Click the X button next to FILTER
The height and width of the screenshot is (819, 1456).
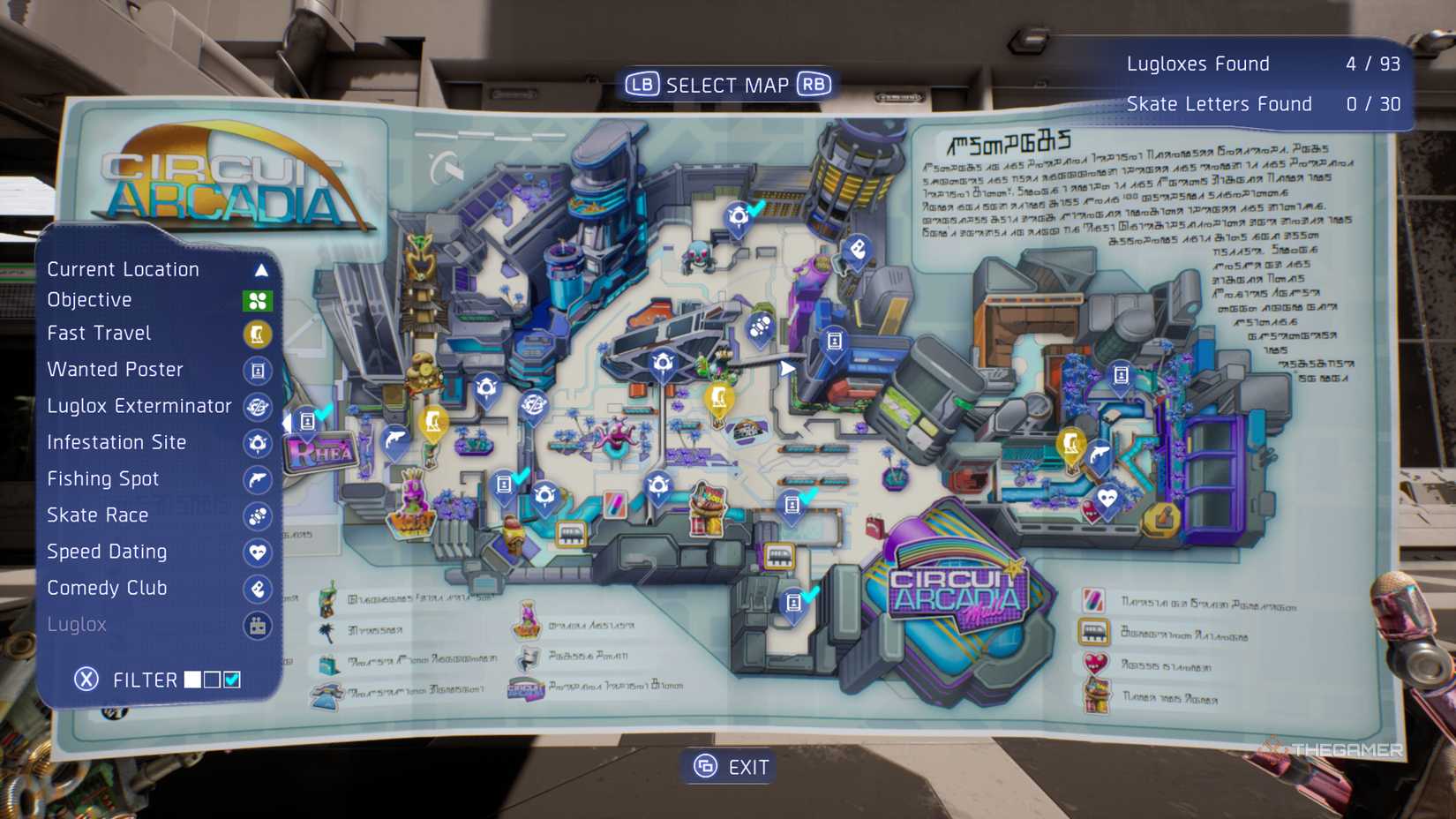click(86, 679)
